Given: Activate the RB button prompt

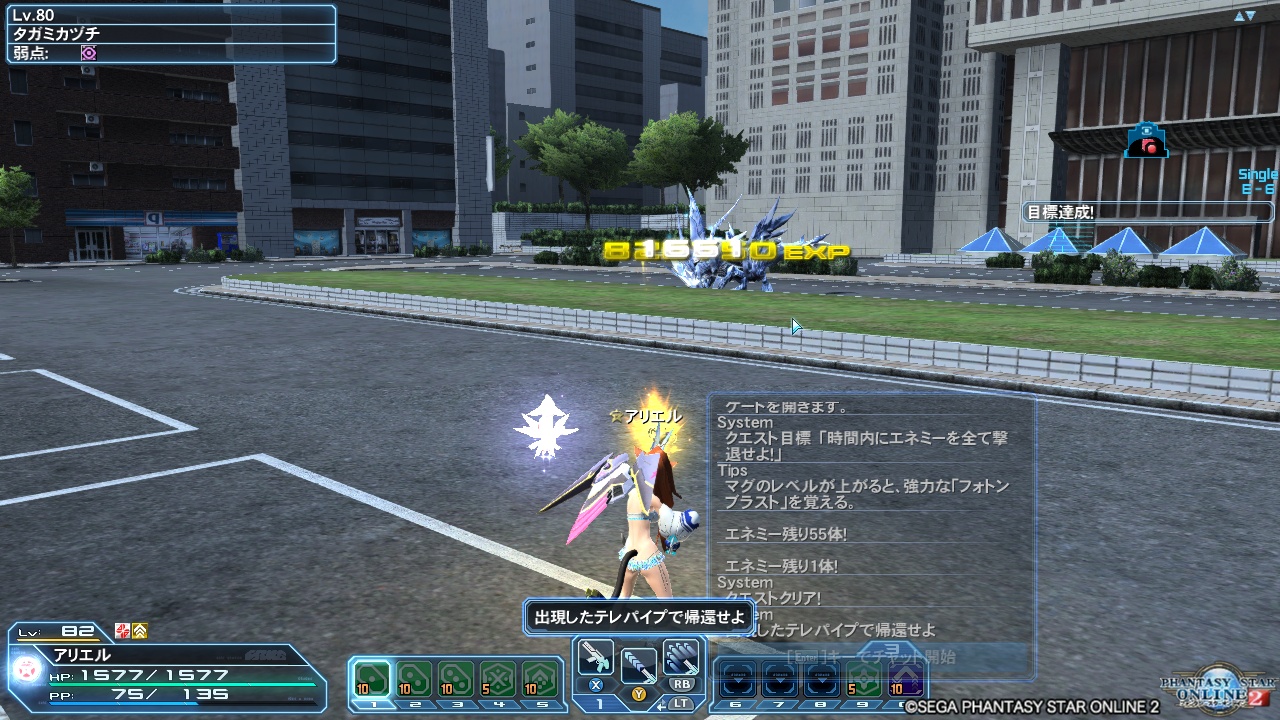Looking at the screenshot, I should [681, 684].
